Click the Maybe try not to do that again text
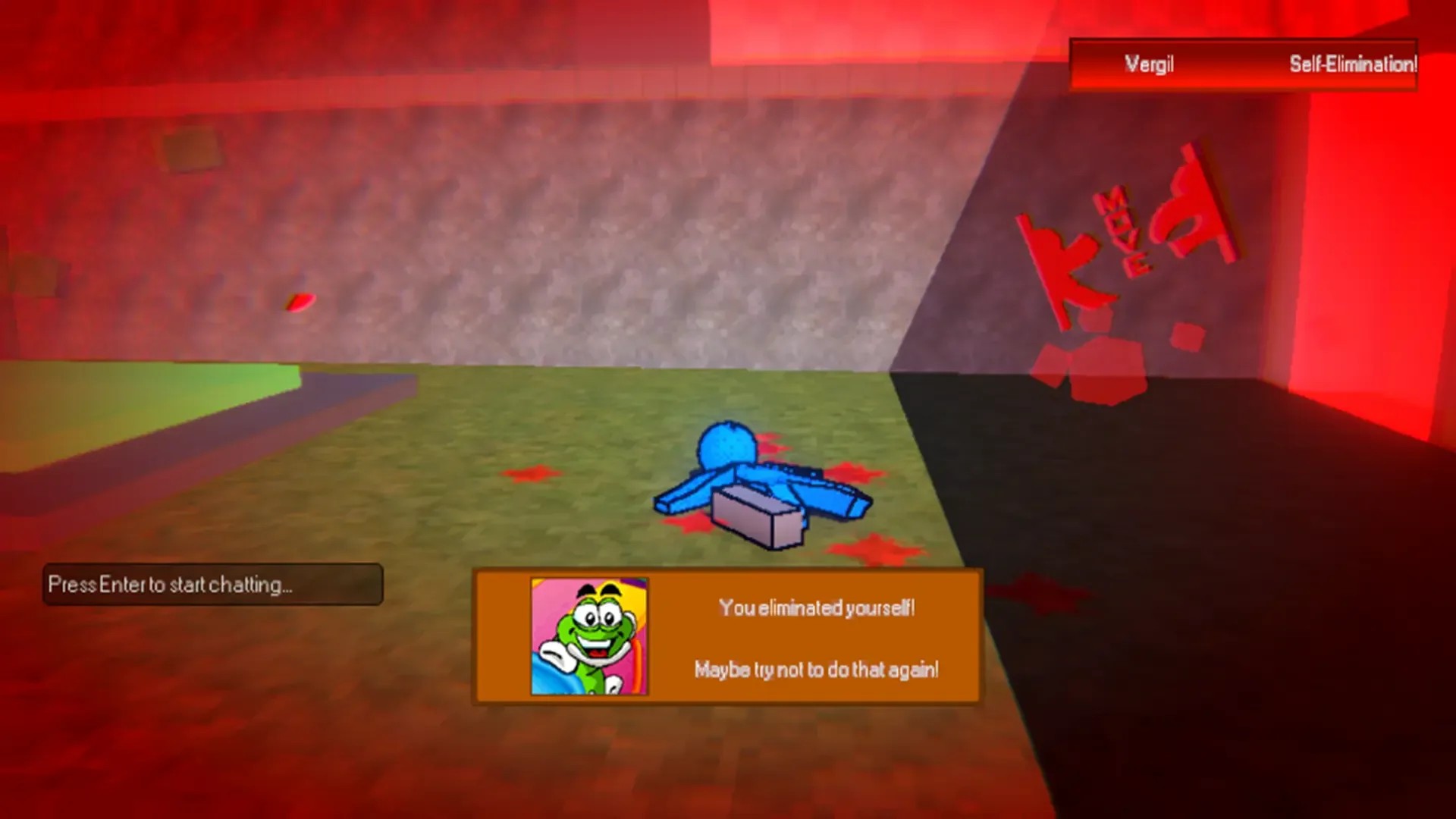 (x=815, y=670)
